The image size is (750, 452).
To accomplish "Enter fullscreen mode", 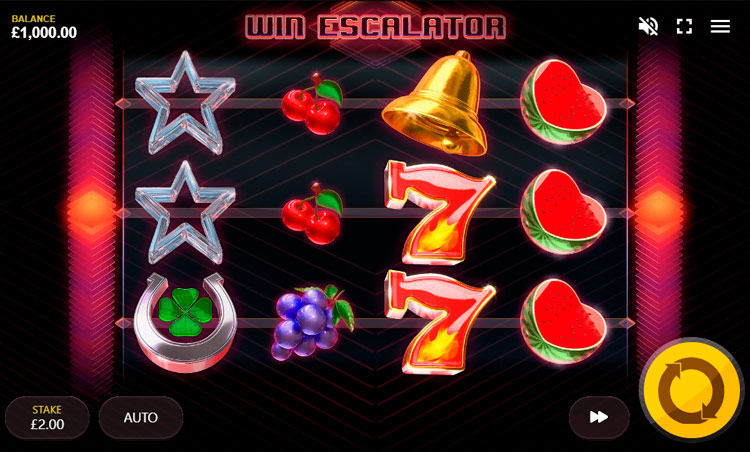I will tap(684, 26).
